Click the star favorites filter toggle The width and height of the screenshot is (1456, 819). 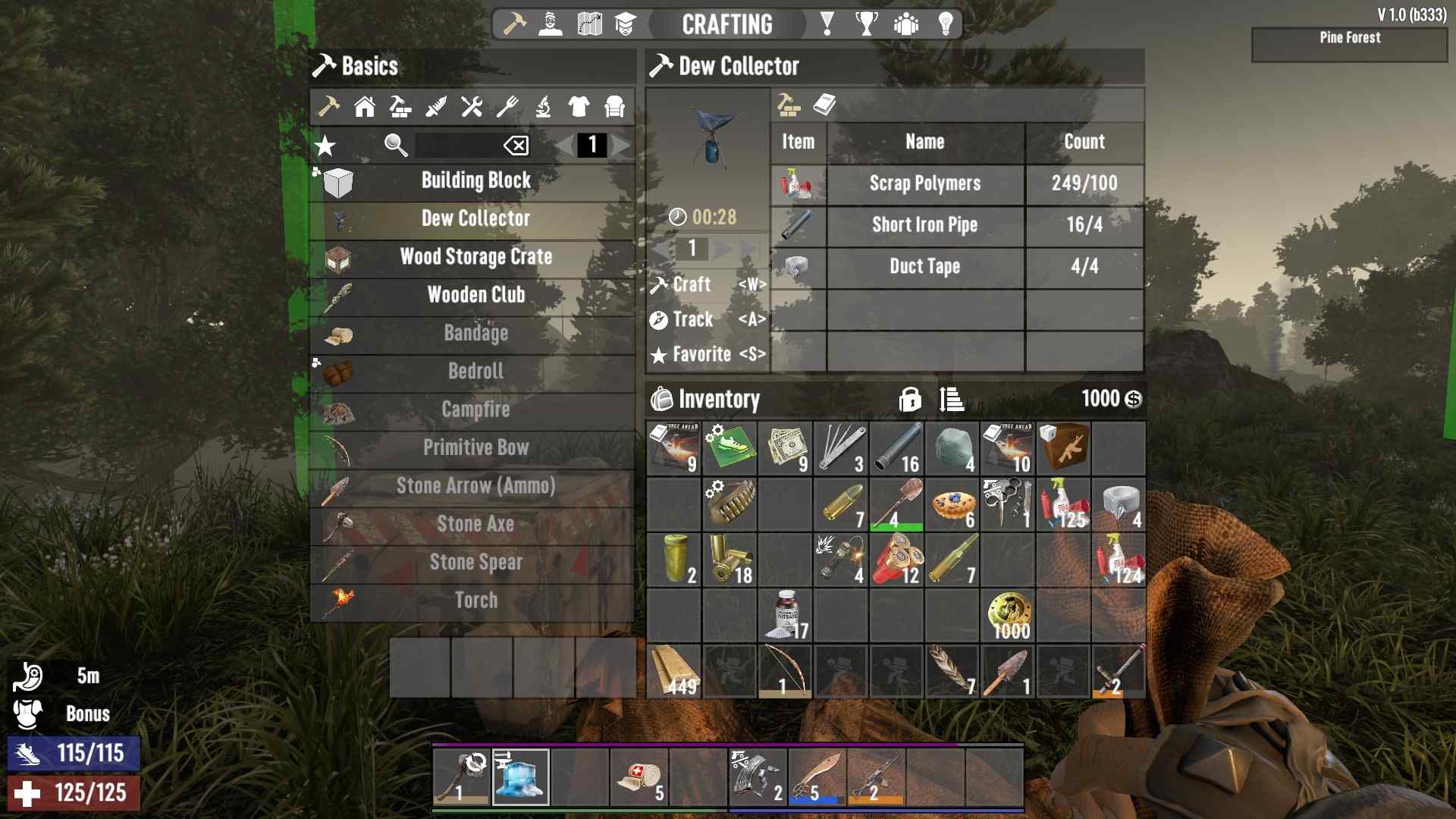[325, 146]
